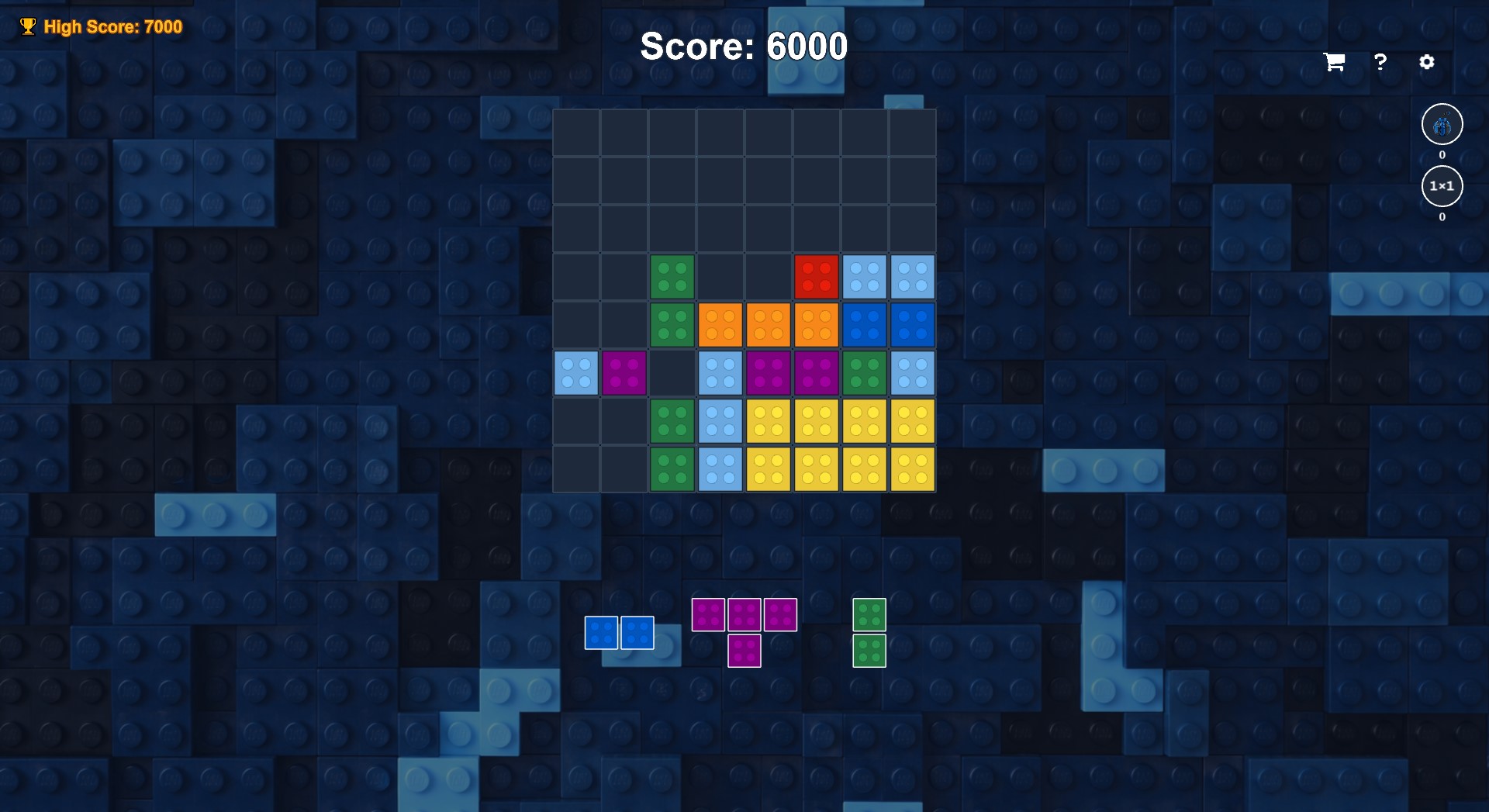The width and height of the screenshot is (1489, 812).
Task: Select the blue two-block piece
Action: click(619, 632)
